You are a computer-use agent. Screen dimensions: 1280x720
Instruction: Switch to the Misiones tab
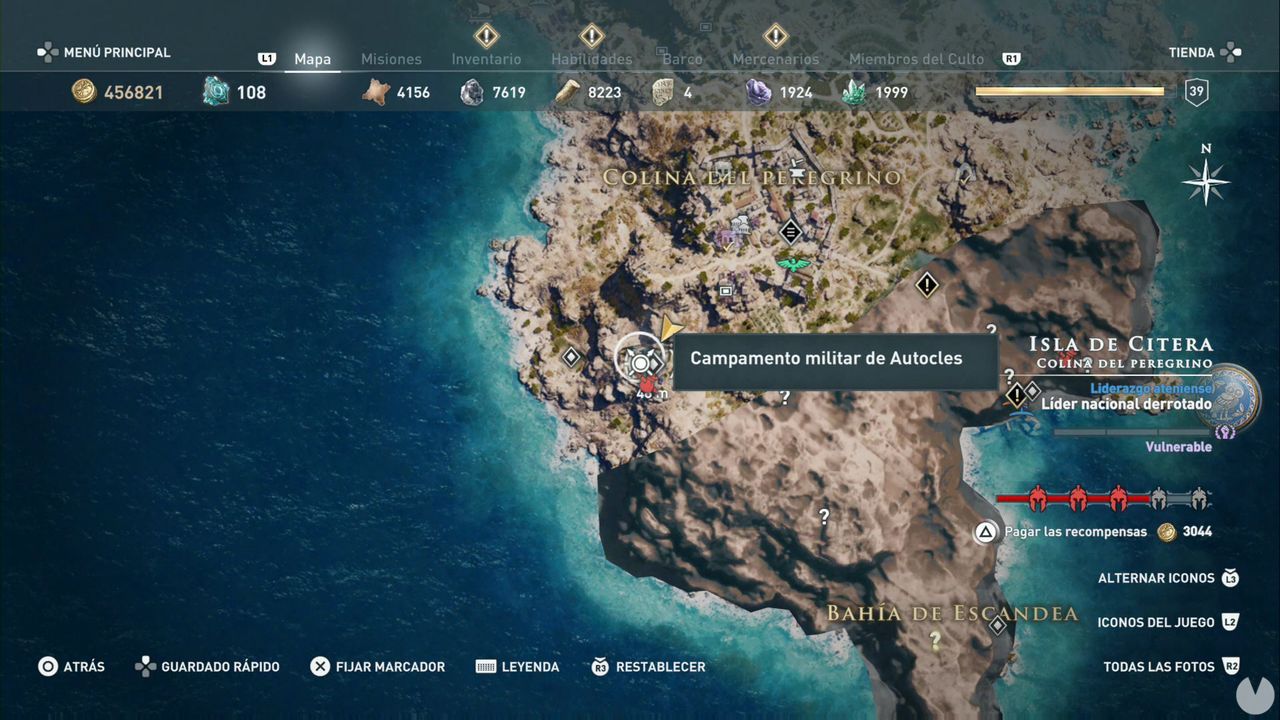[x=391, y=59]
